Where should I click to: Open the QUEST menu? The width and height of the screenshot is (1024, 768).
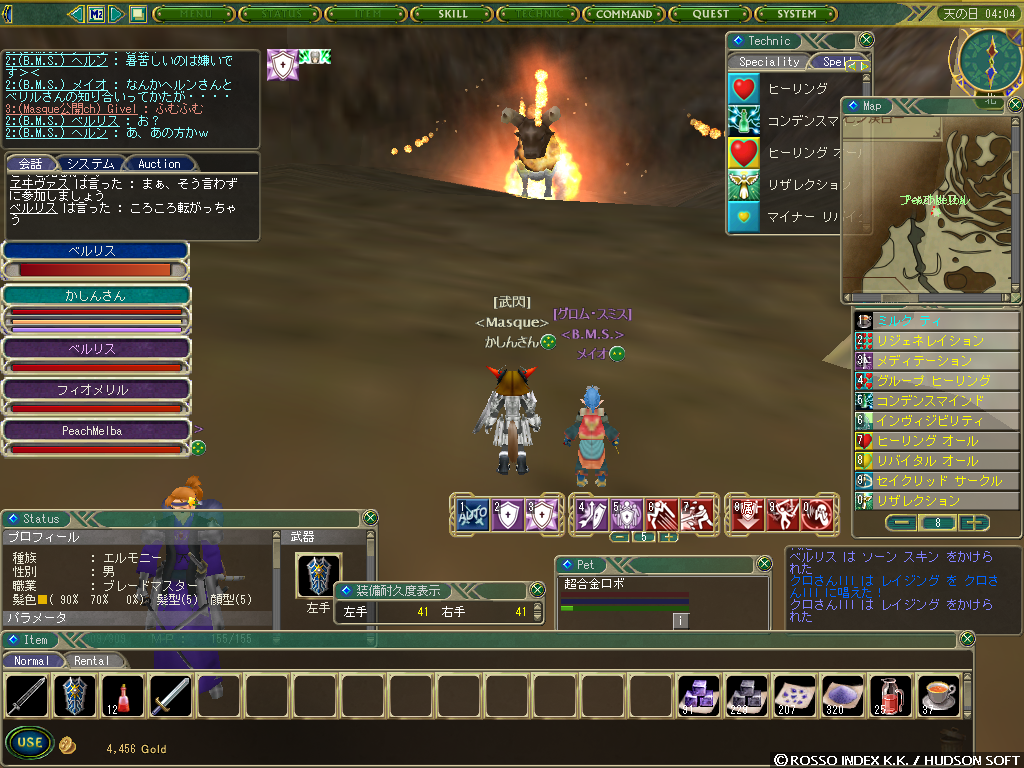coord(711,14)
